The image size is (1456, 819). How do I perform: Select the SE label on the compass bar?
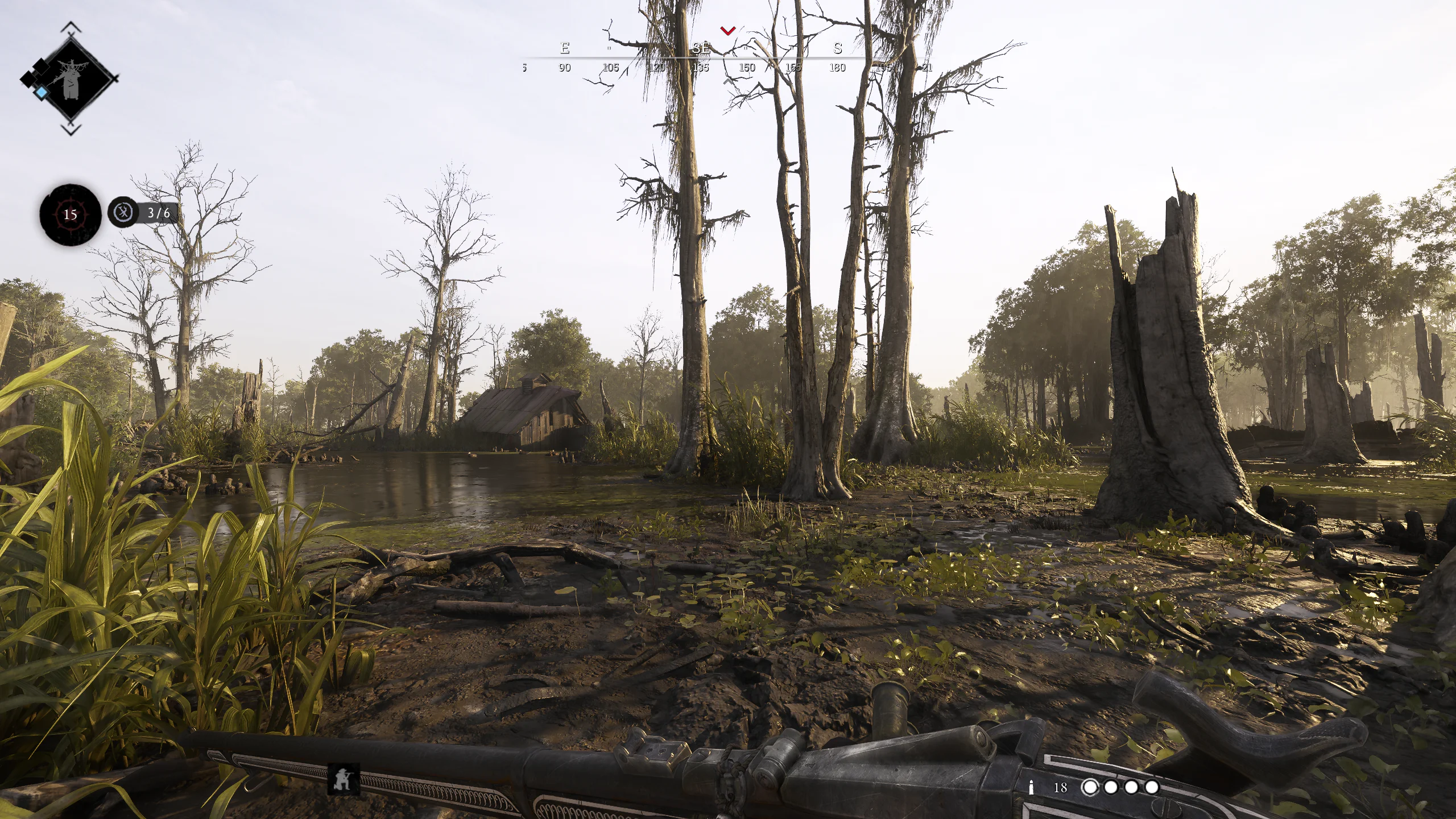pyautogui.click(x=702, y=48)
